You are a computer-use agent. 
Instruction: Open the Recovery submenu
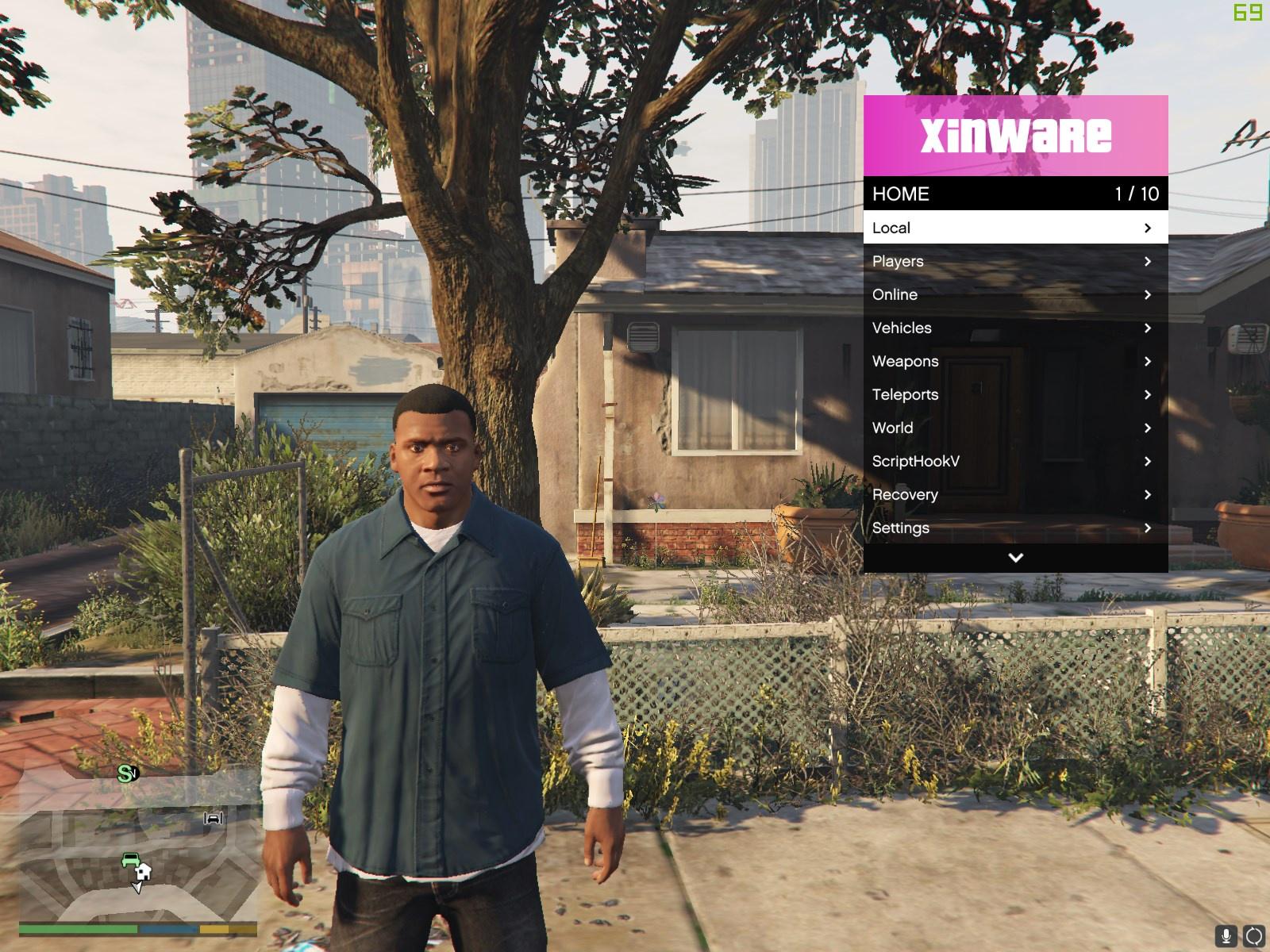(1014, 494)
